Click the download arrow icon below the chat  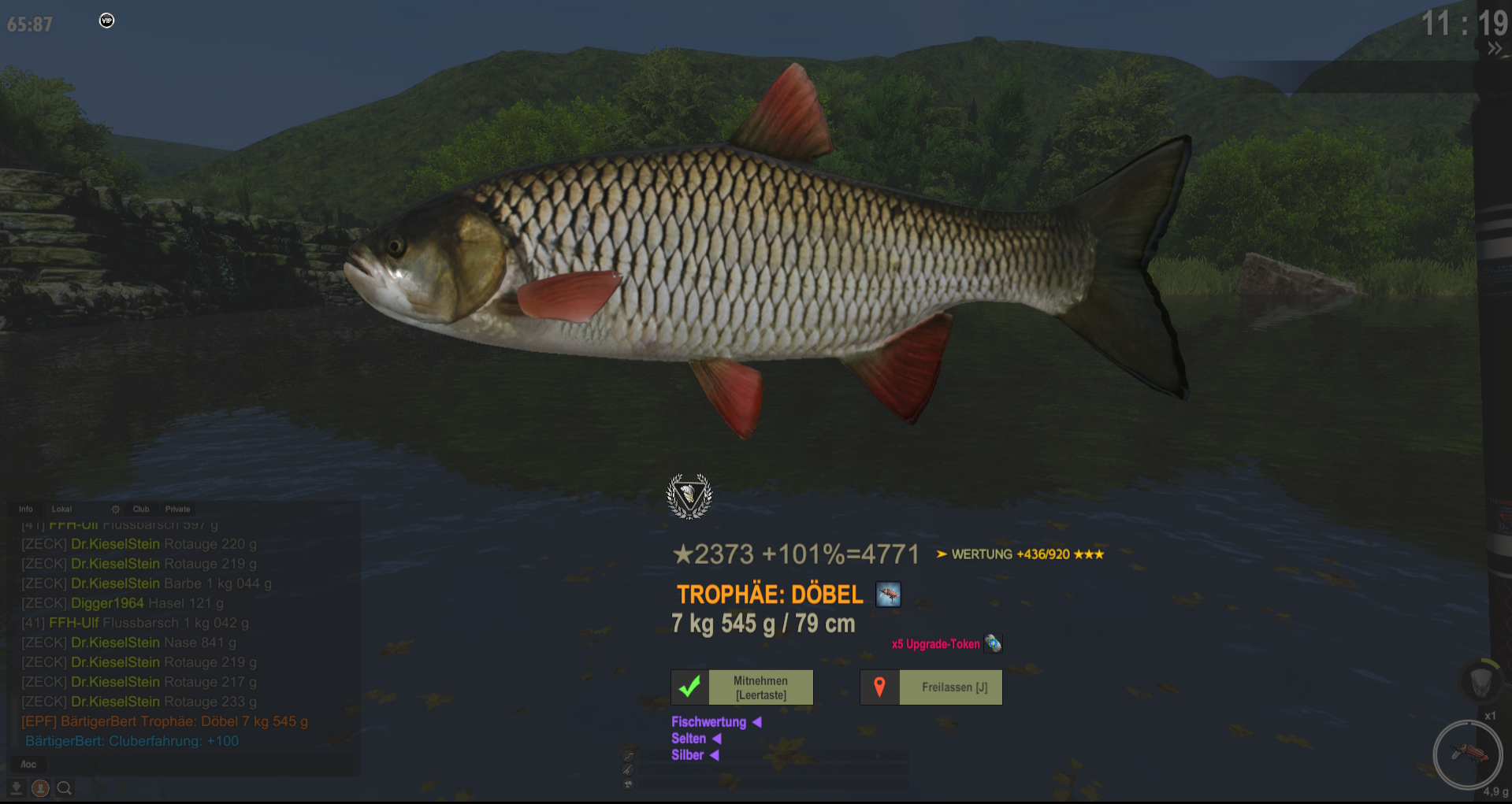tap(16, 787)
